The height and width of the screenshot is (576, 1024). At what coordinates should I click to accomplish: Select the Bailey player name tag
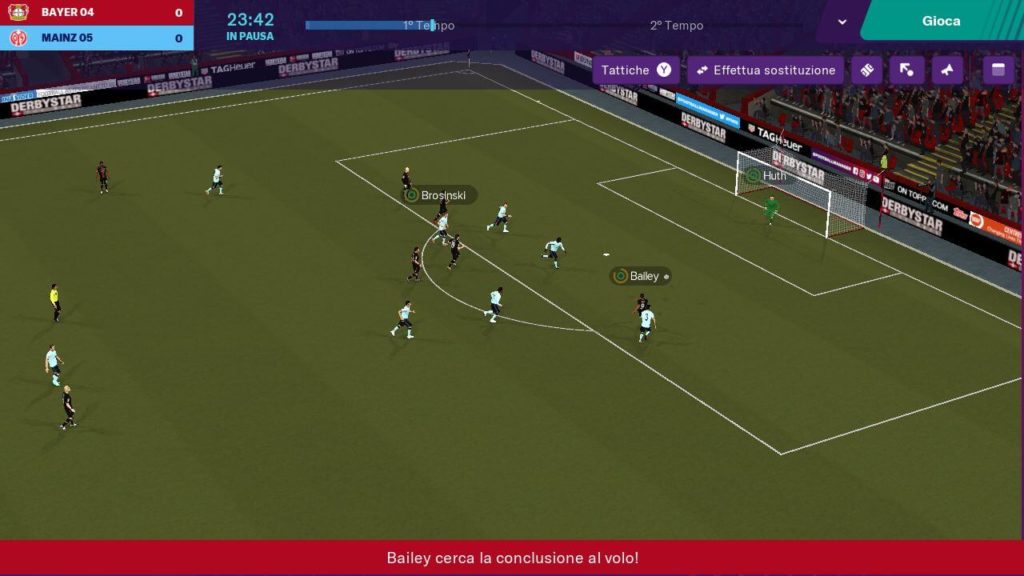(640, 276)
